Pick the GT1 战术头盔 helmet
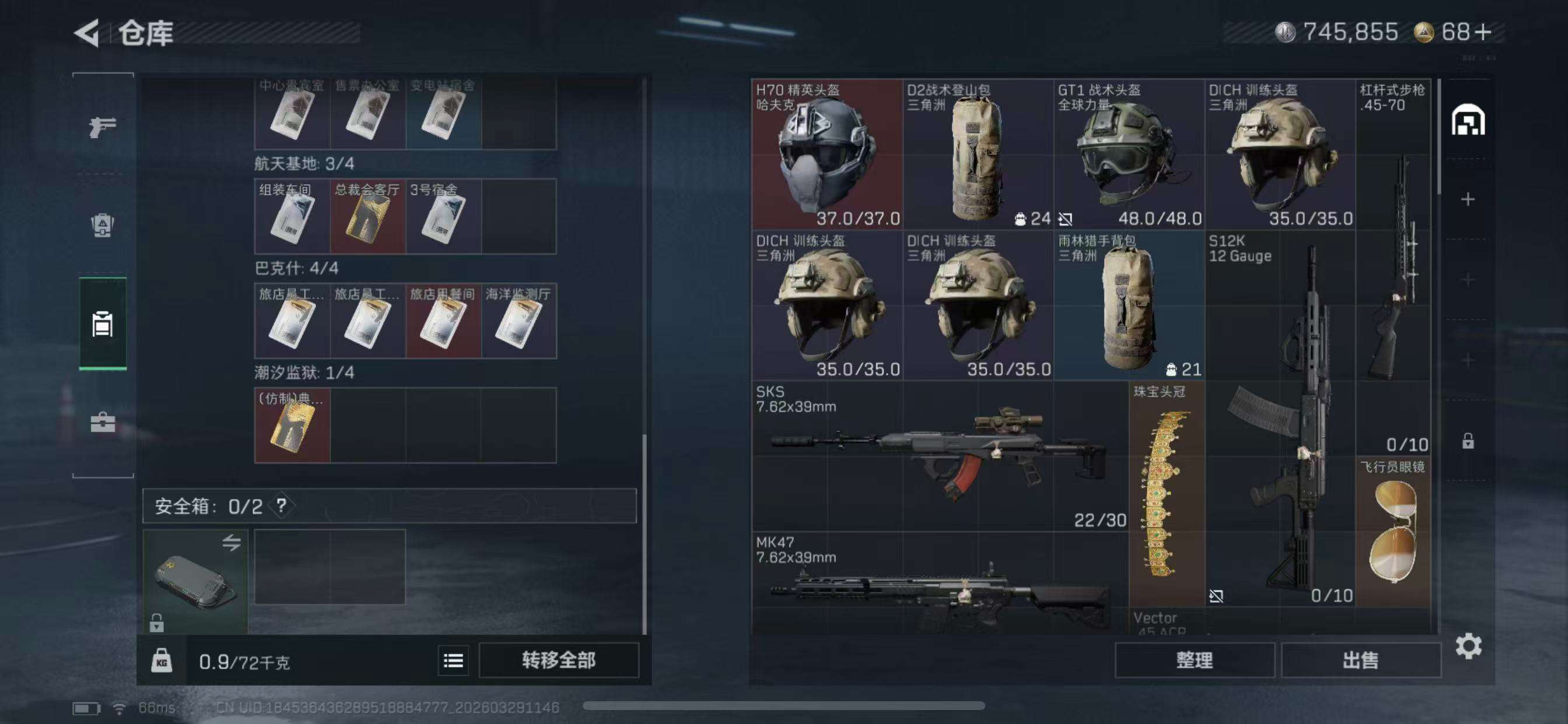 click(1129, 154)
